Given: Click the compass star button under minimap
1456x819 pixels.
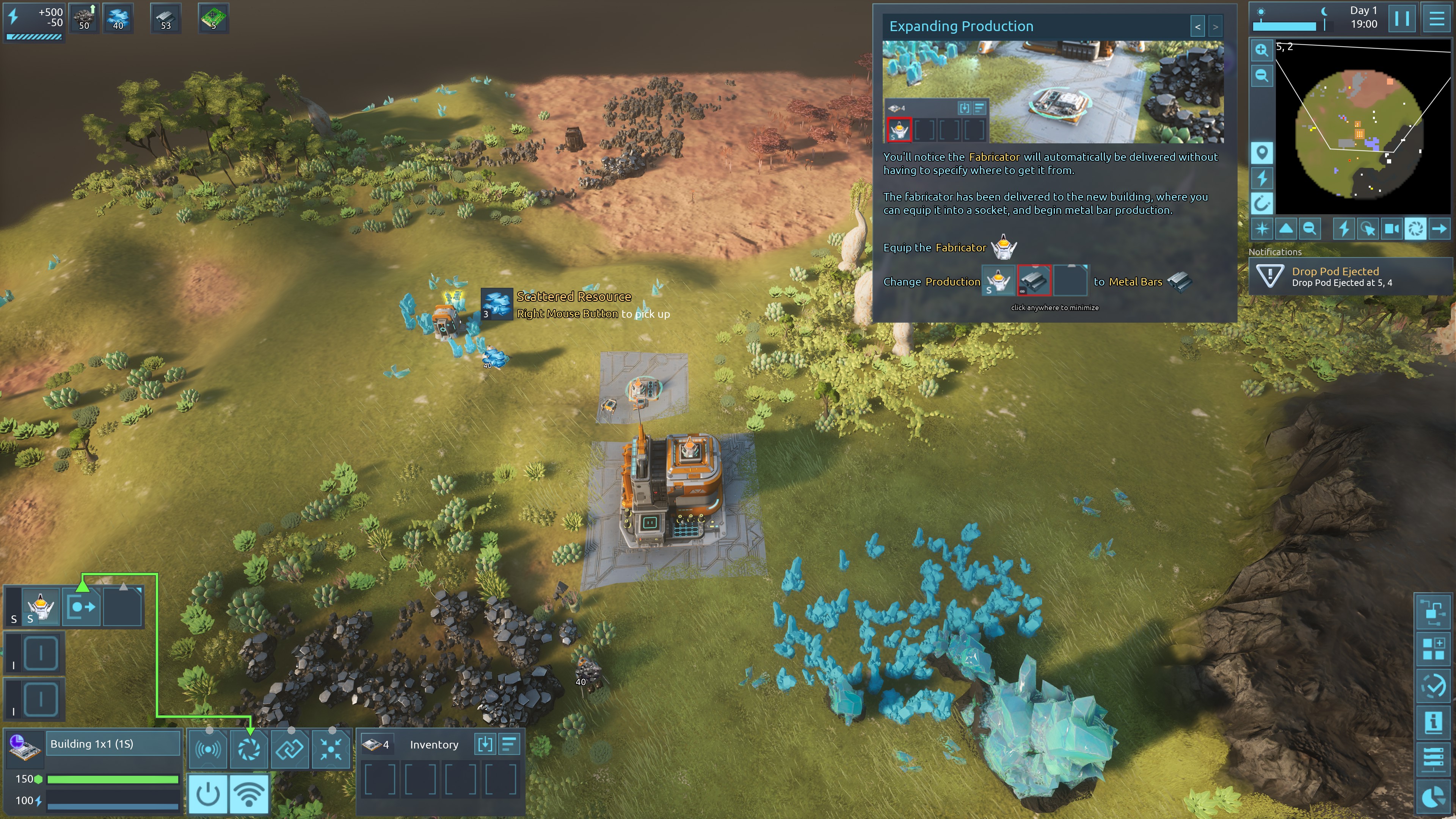Looking at the screenshot, I should (x=1261, y=229).
